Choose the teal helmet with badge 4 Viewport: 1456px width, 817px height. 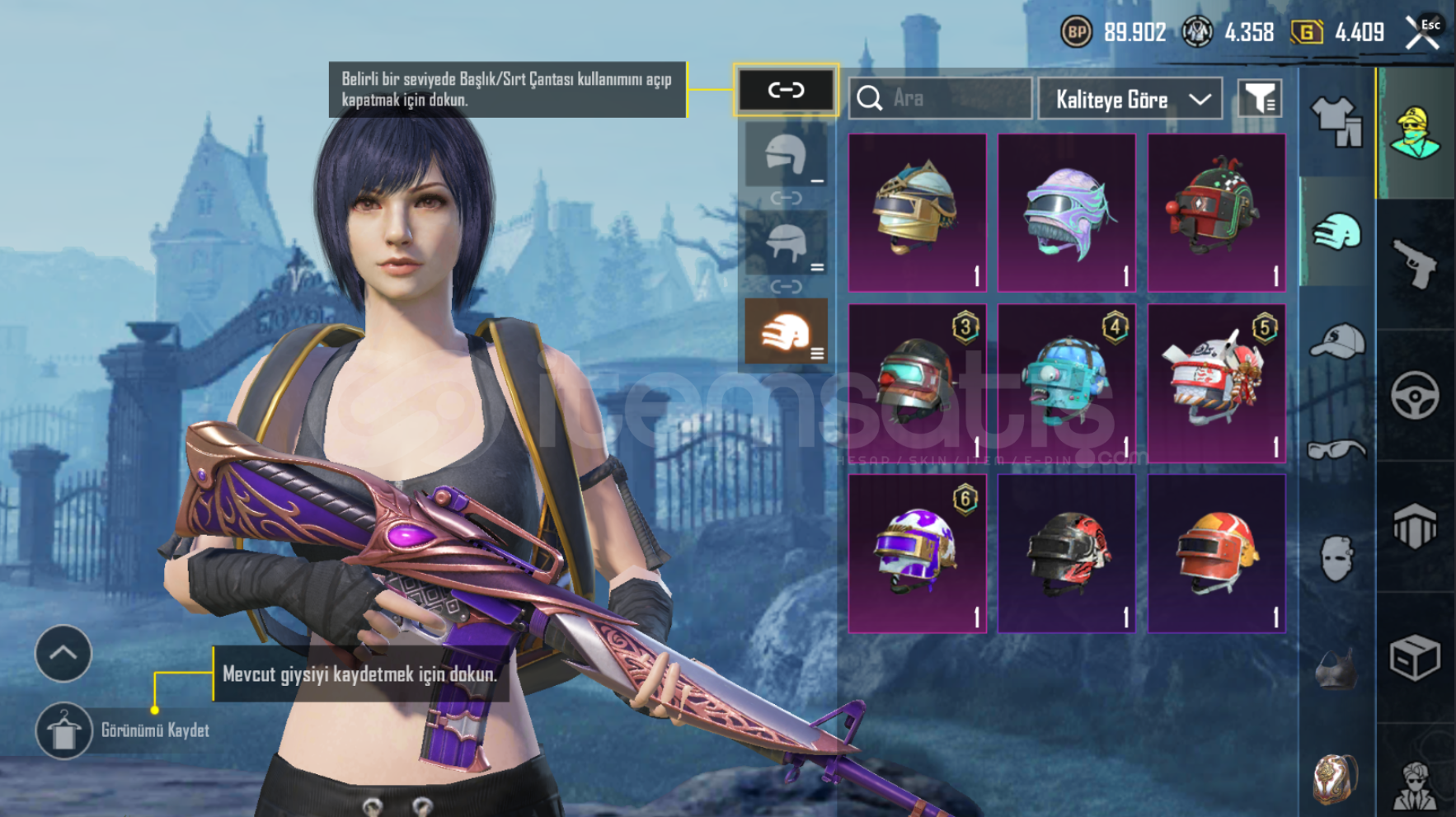(1067, 383)
